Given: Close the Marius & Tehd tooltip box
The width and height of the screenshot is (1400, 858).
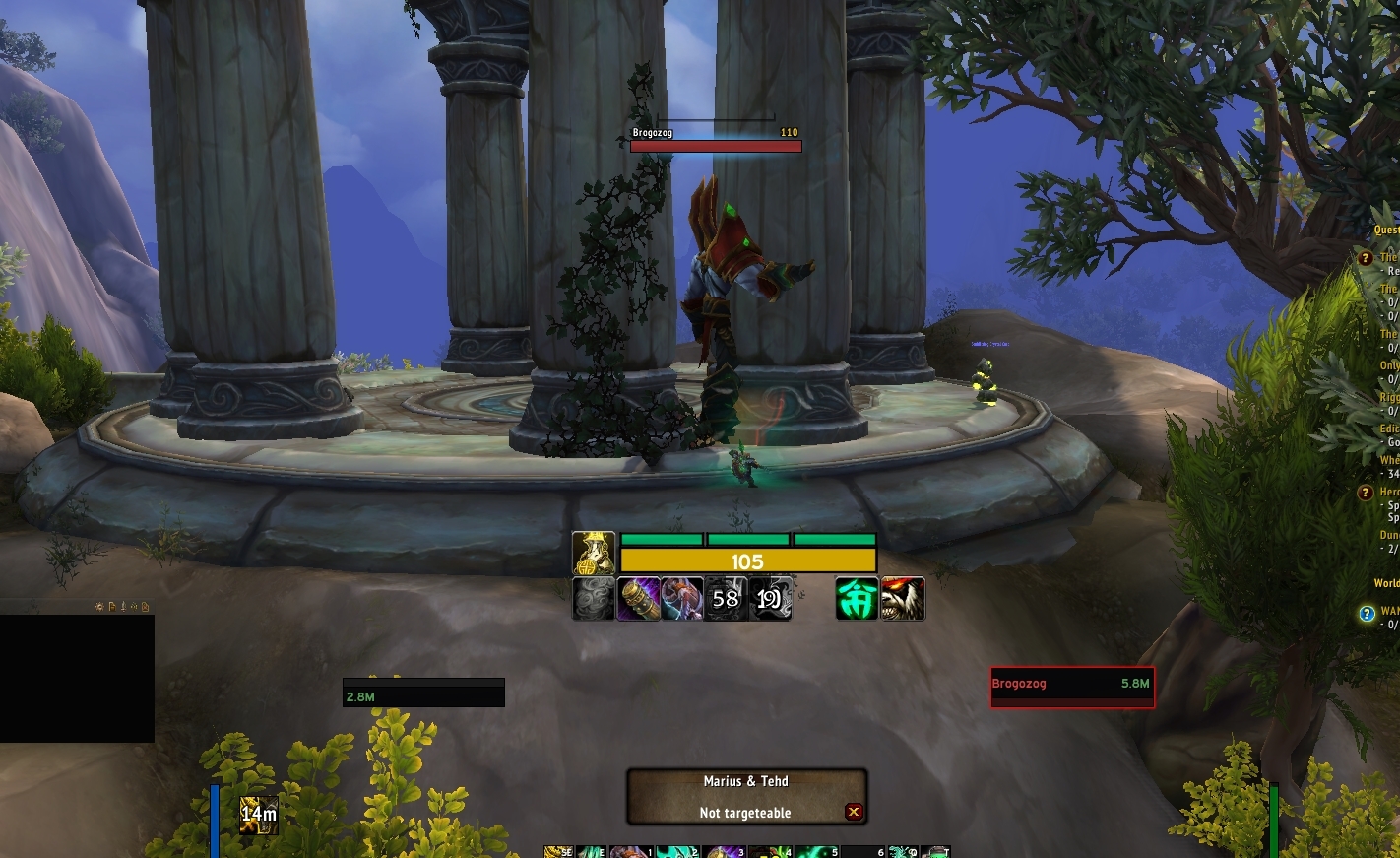Looking at the screenshot, I should coord(854,812).
